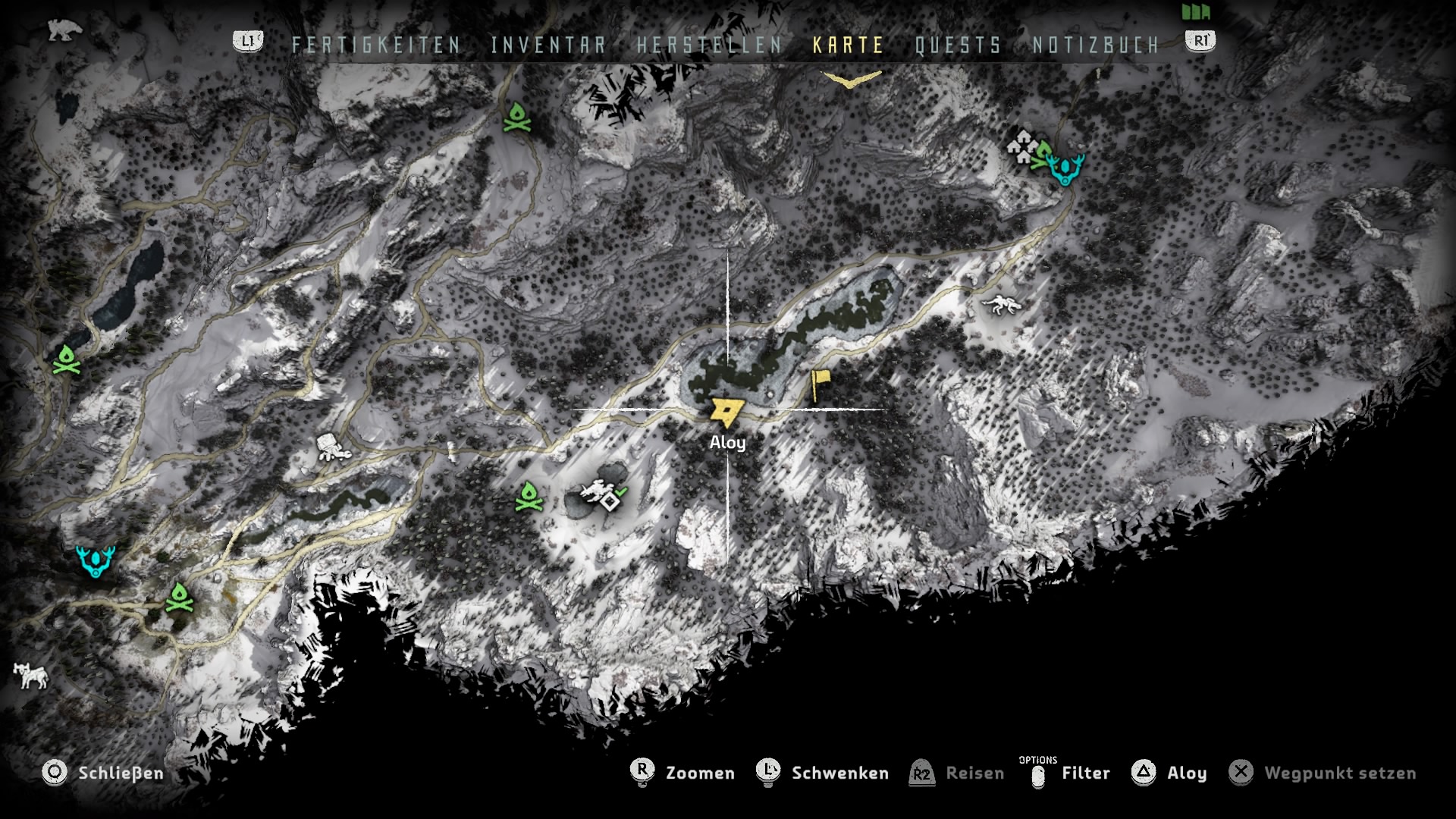1456x819 pixels.
Task: Select the highlighted Karte tab
Action: pyautogui.click(x=848, y=45)
